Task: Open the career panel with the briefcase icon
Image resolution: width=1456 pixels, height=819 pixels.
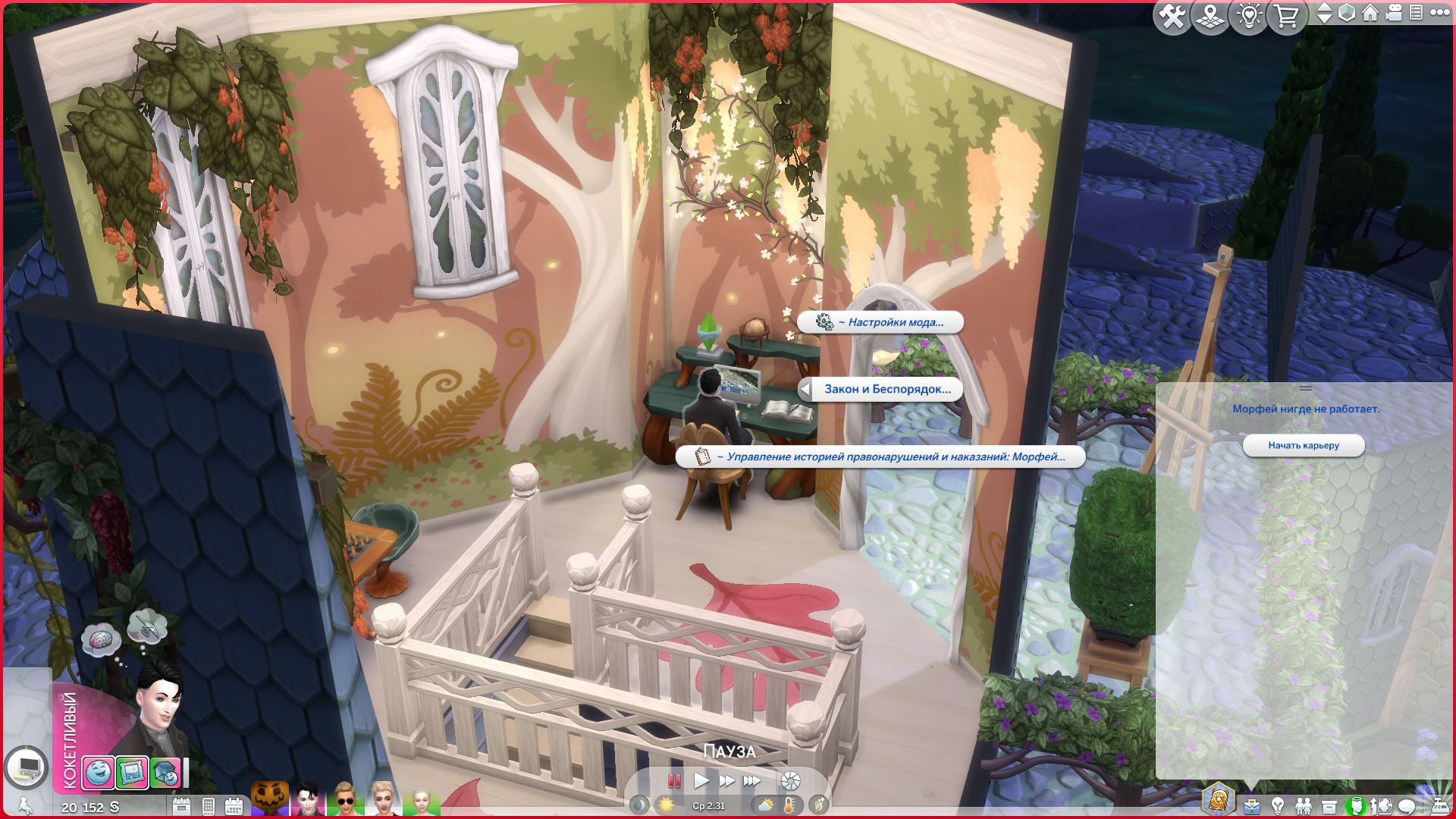Action: point(1251,806)
